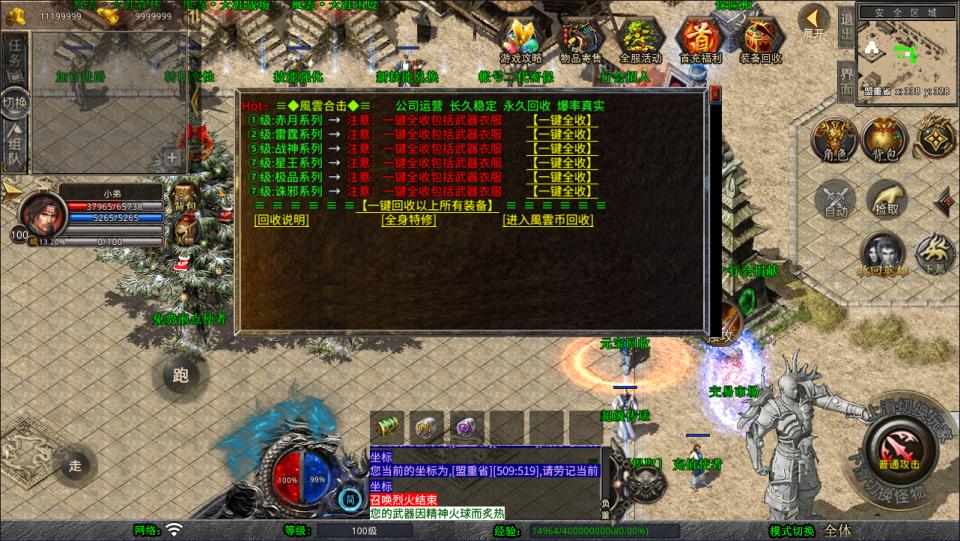This screenshot has height=541, width=960.
Task: Open the 首充福利 first recharge bonus
Action: [700, 38]
